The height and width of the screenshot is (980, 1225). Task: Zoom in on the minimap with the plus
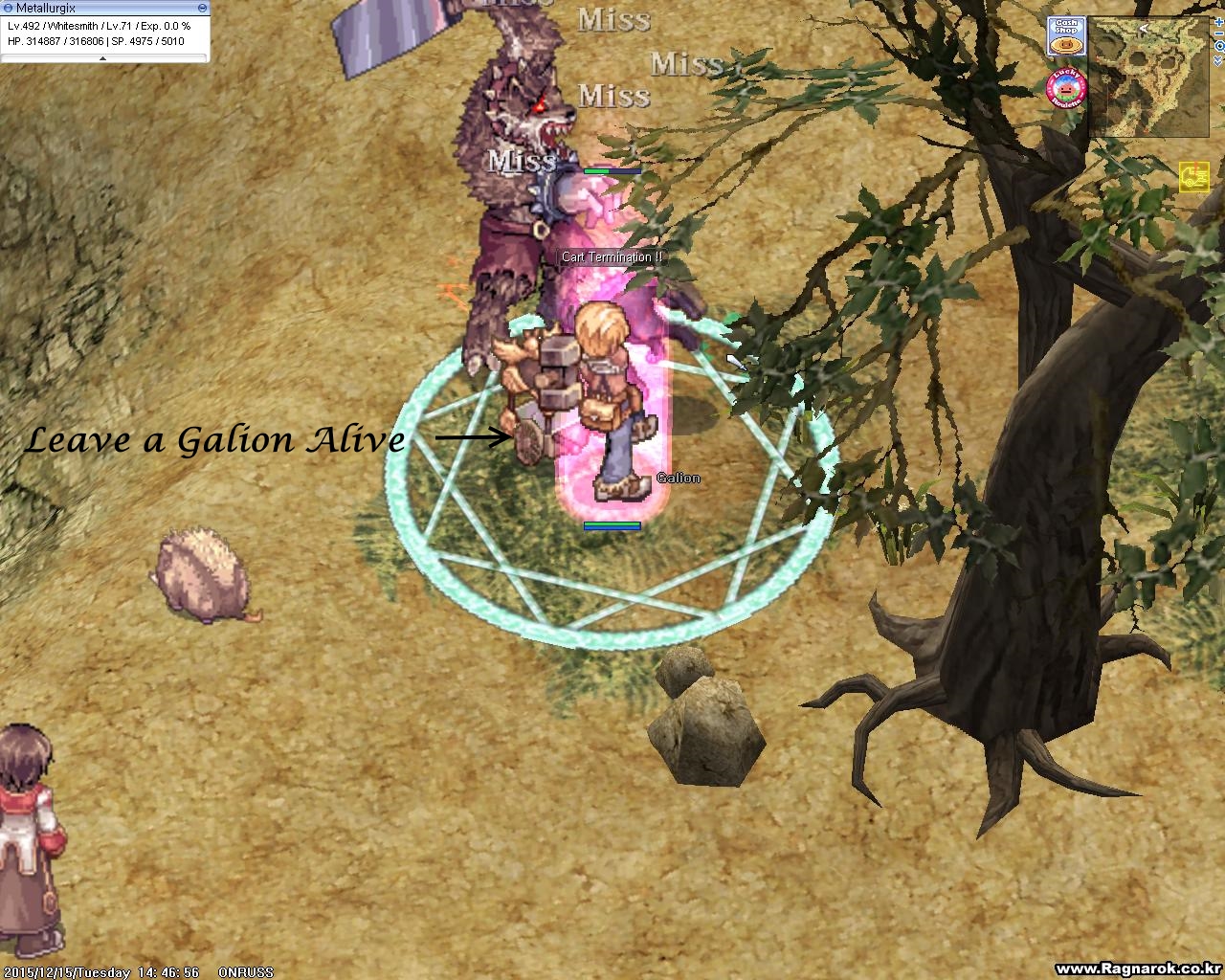pos(1218,22)
